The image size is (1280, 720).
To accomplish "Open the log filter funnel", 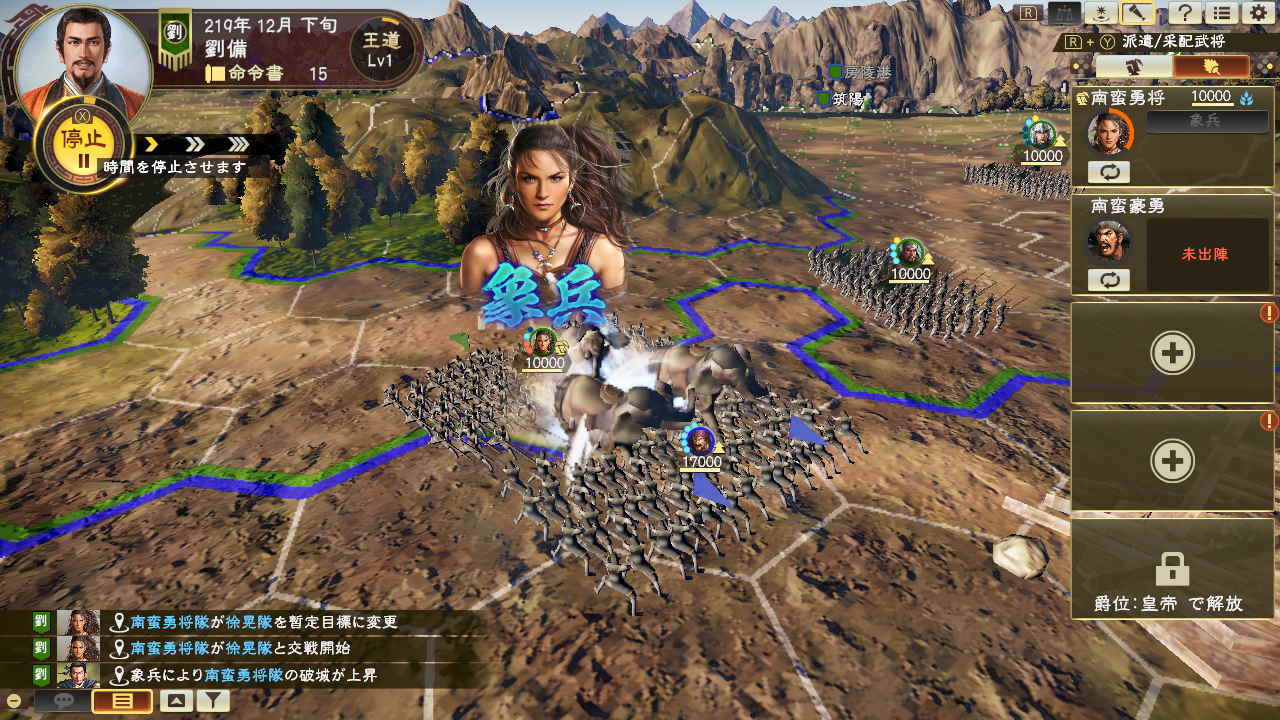I will [212, 701].
